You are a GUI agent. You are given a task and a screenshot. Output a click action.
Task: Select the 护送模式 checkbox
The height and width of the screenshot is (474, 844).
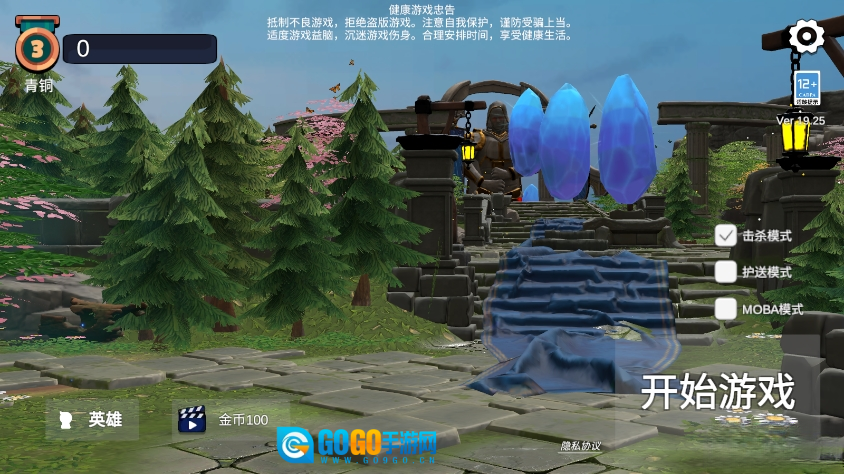click(x=726, y=272)
